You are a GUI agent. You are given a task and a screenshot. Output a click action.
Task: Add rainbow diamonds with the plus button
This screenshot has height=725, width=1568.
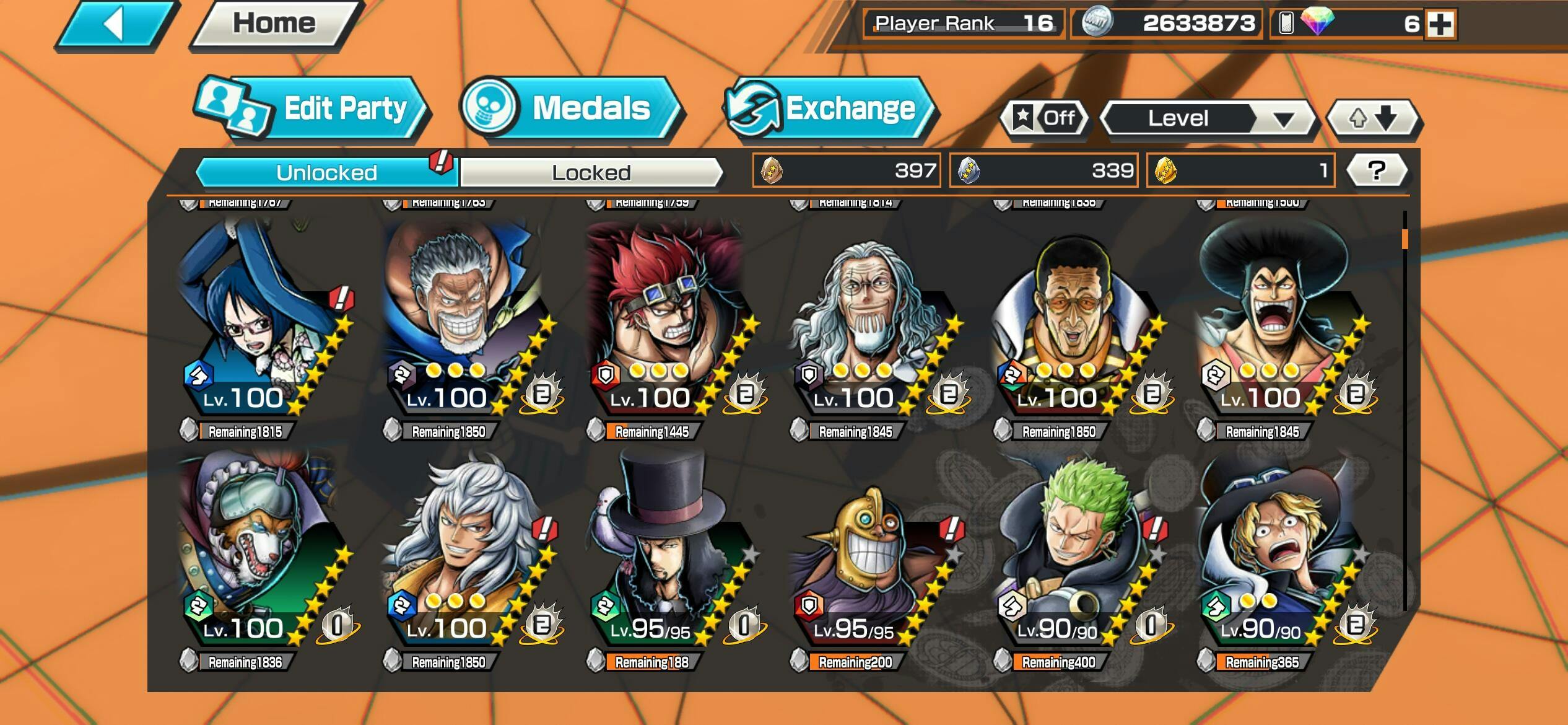[x=1440, y=24]
